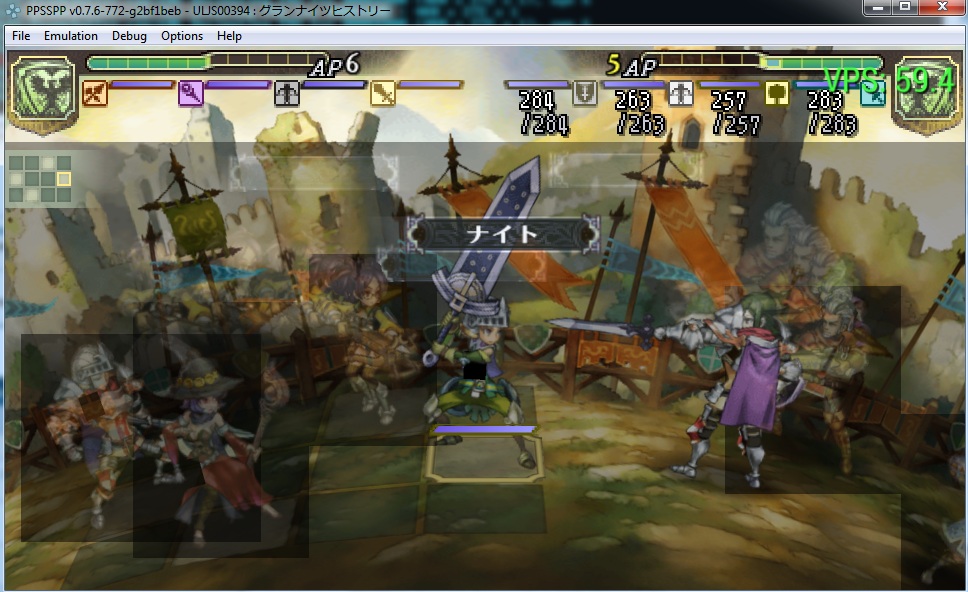Open the Options menu

point(182,36)
